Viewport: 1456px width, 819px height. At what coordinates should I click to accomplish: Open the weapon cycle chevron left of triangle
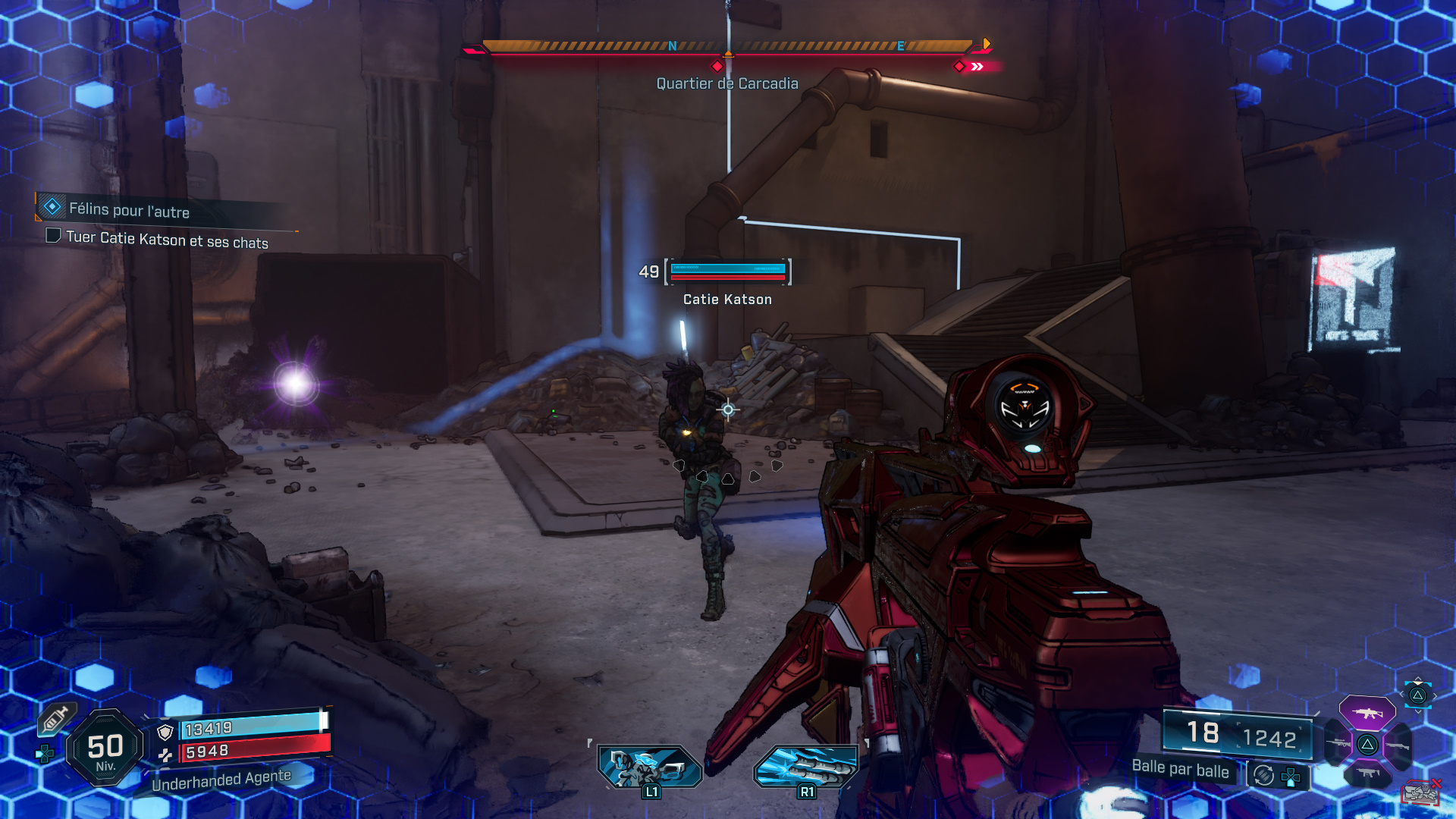coord(1402,694)
